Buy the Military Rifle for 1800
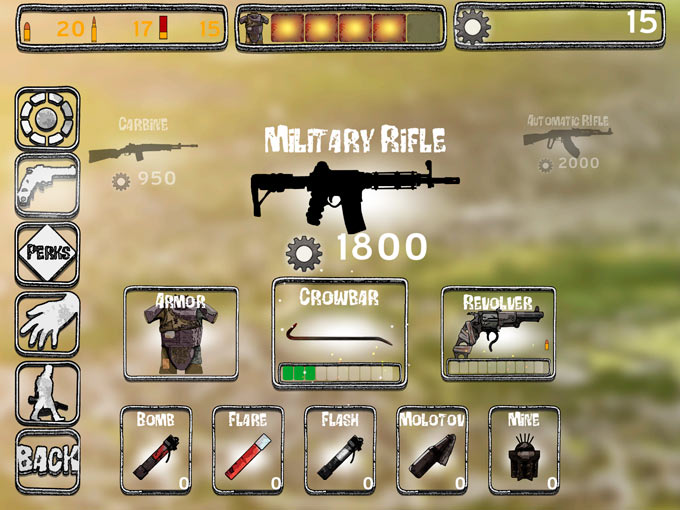The height and width of the screenshot is (510, 680). pos(355,190)
